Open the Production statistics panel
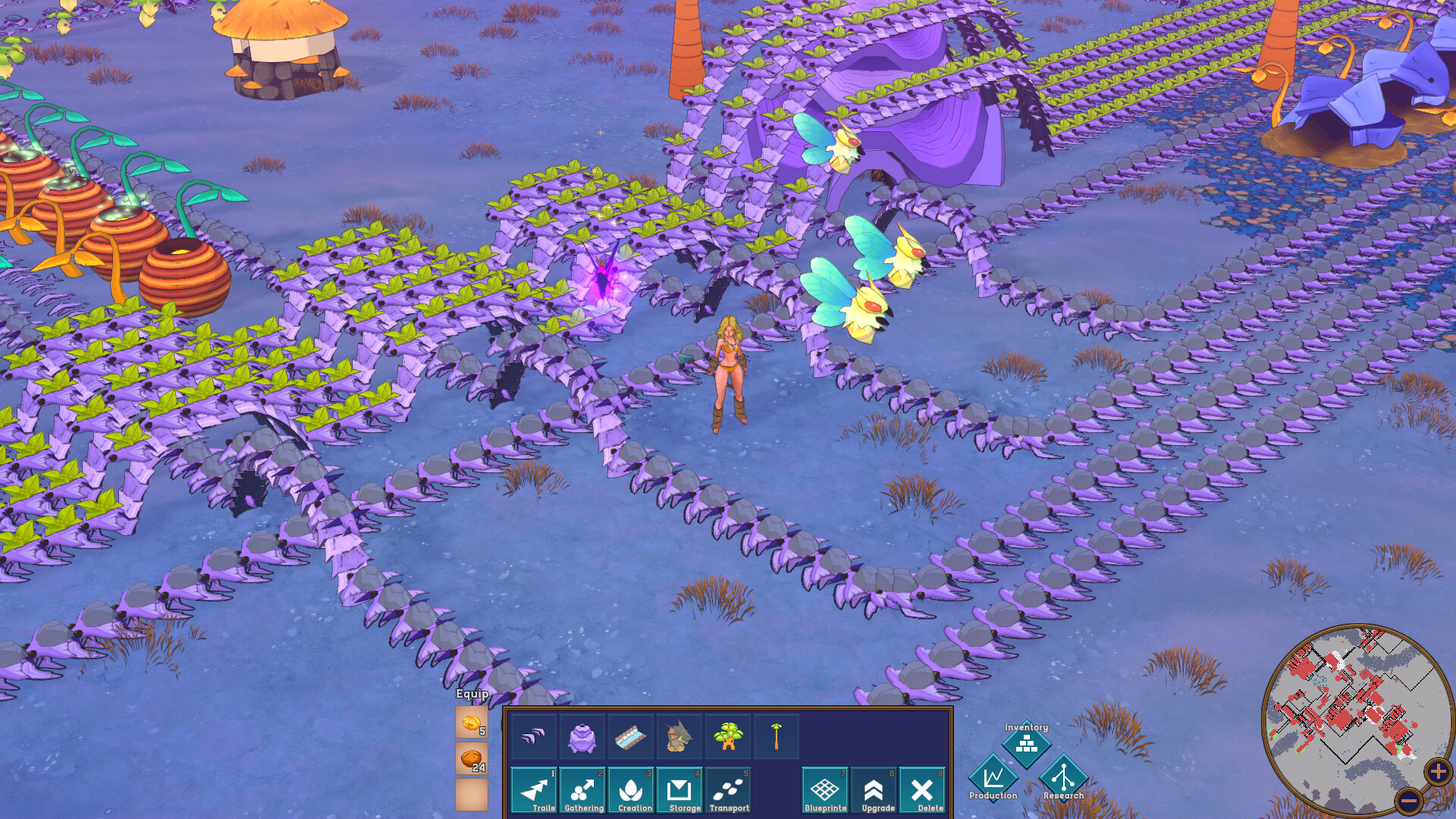 point(993,780)
